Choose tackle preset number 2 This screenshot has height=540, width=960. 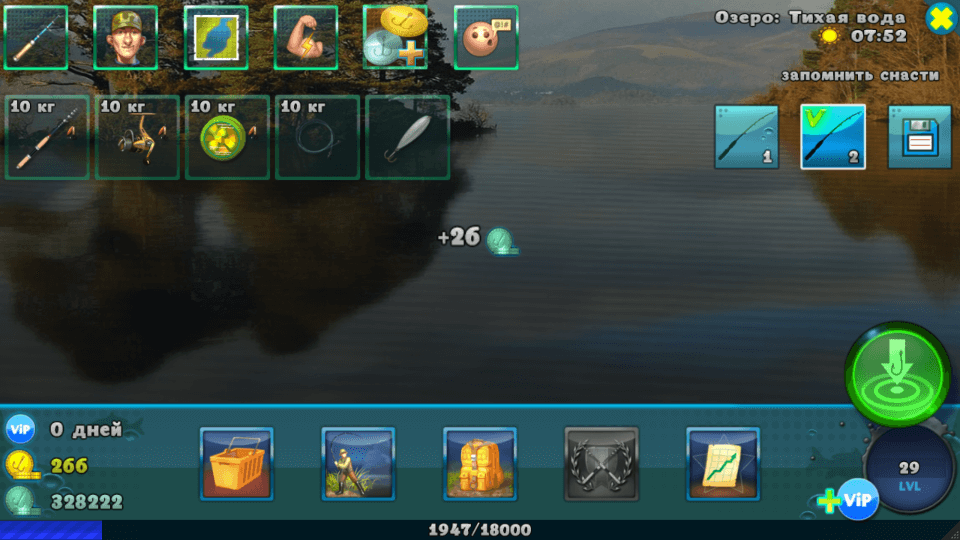[x=833, y=137]
